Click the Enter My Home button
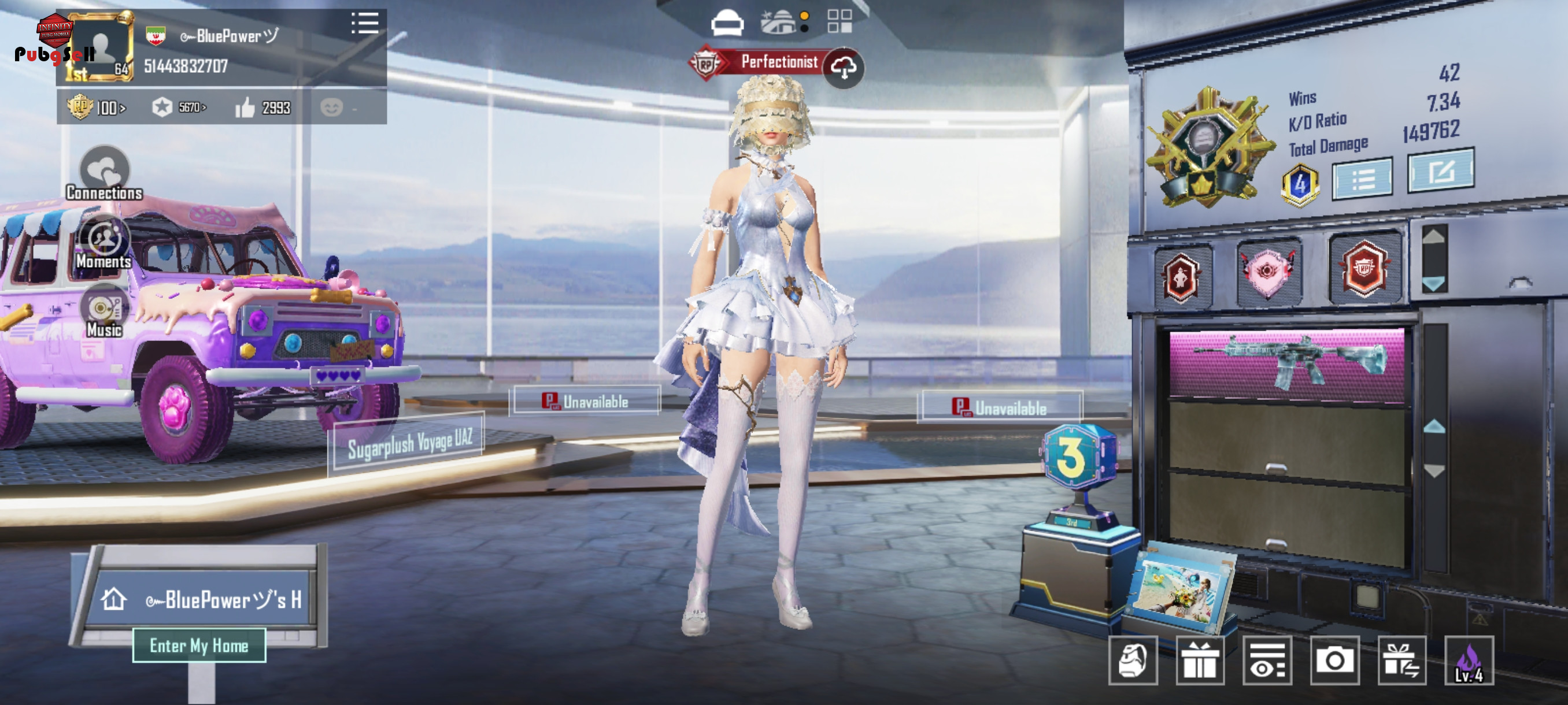Image resolution: width=1568 pixels, height=705 pixels. pos(199,645)
